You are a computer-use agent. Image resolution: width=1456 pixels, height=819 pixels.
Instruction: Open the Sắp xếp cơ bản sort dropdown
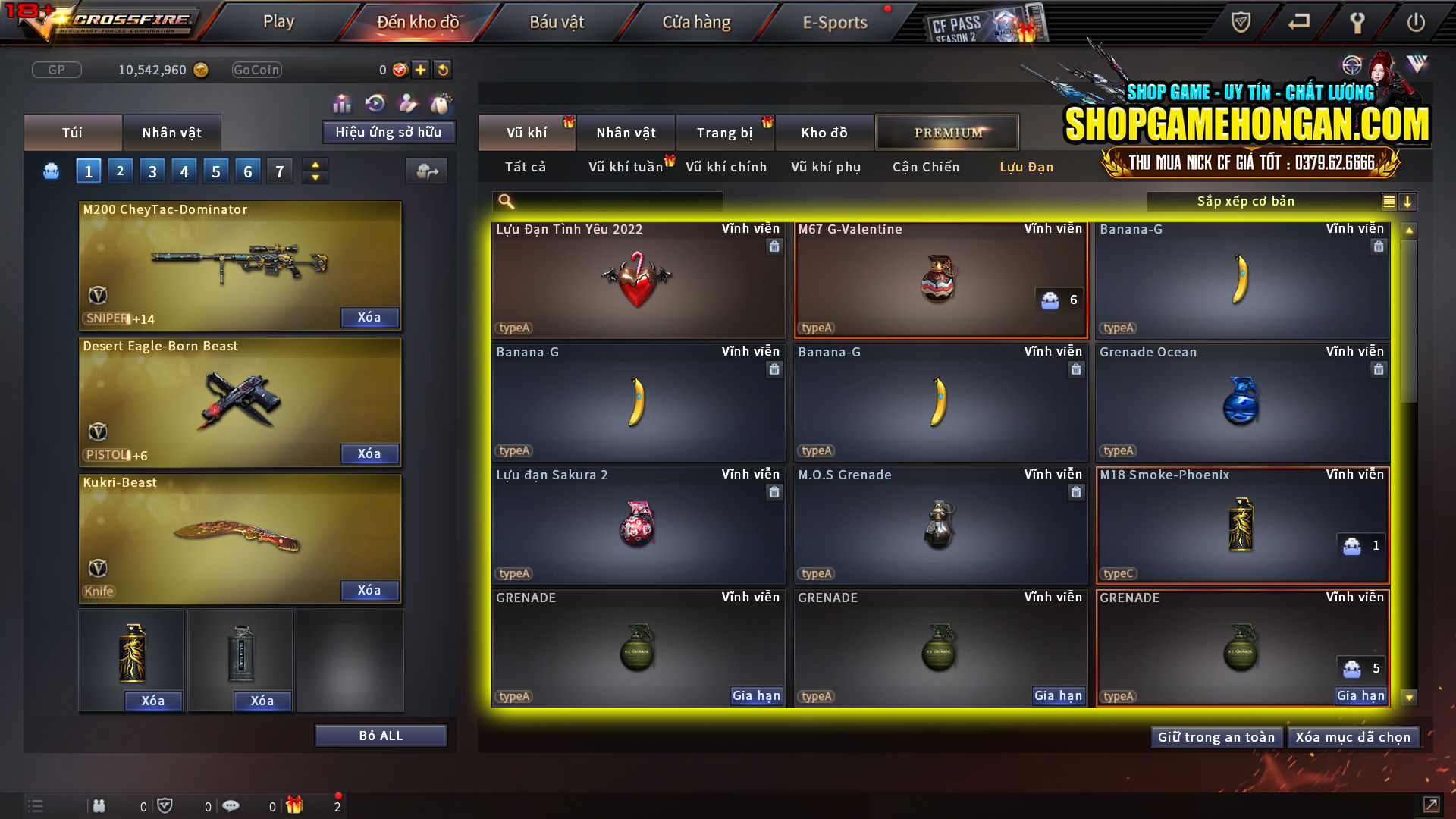pyautogui.click(x=1244, y=201)
